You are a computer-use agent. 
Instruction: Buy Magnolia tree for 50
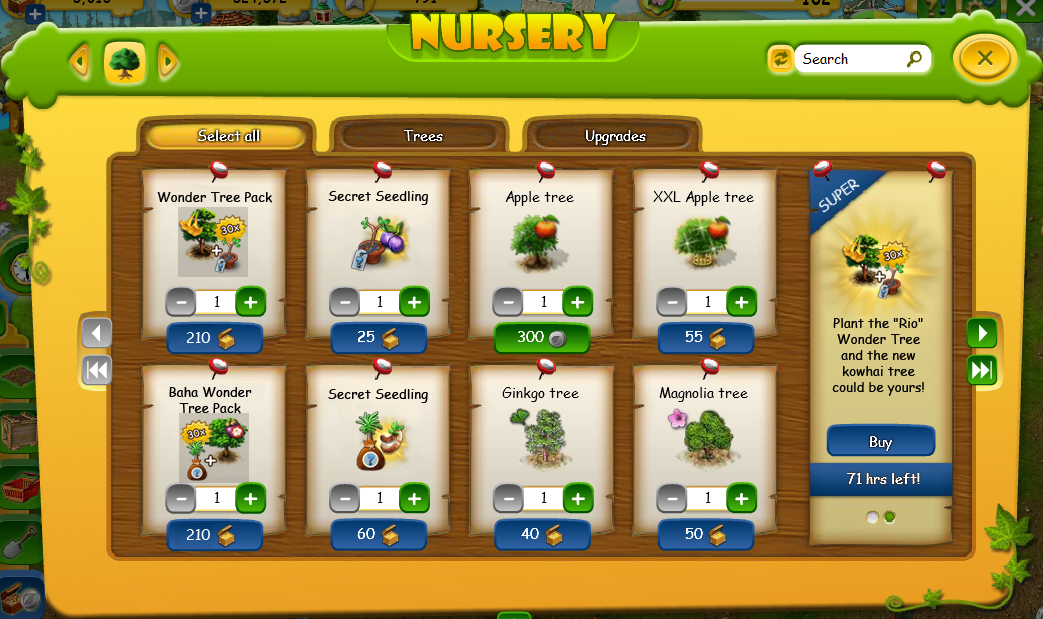pos(705,534)
